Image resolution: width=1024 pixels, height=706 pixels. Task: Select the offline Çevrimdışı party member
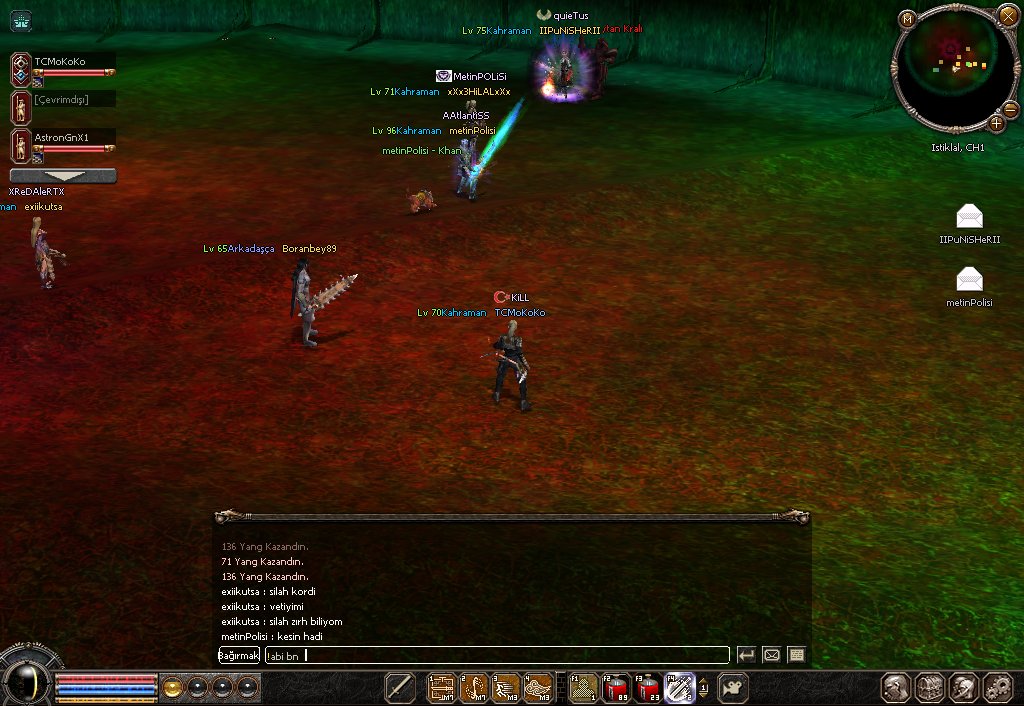coord(62,100)
